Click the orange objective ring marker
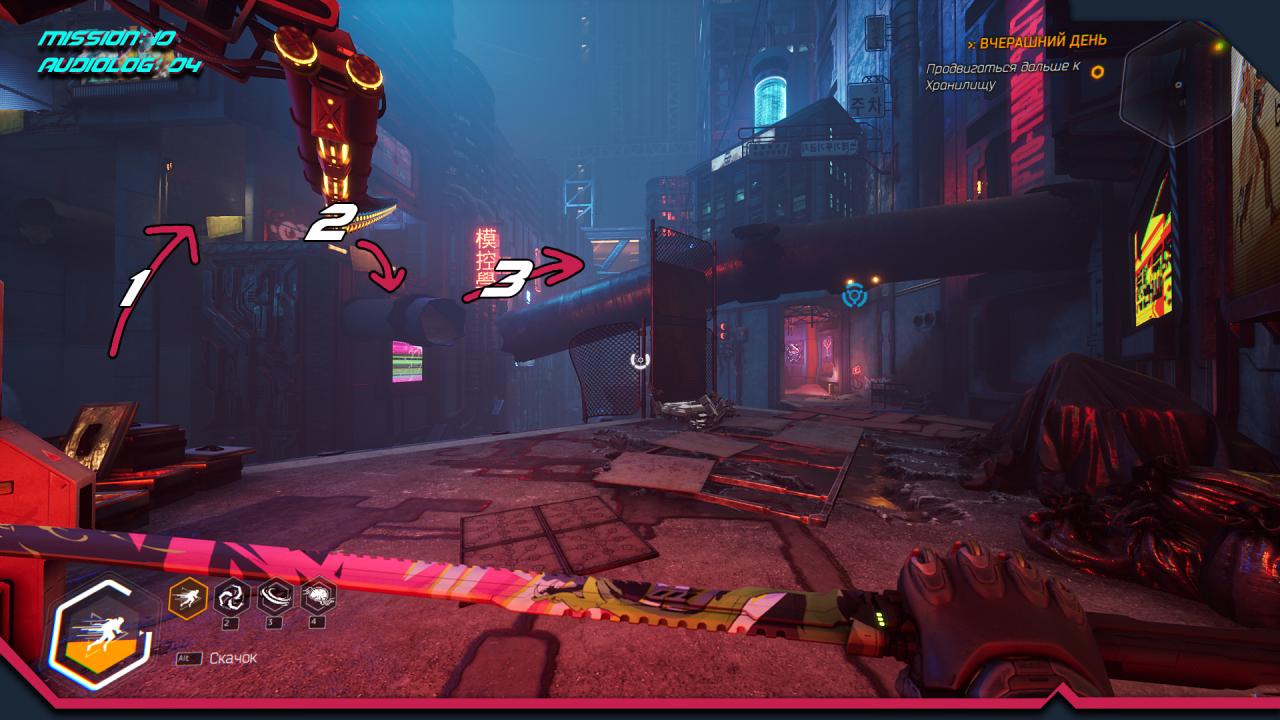 1098,72
